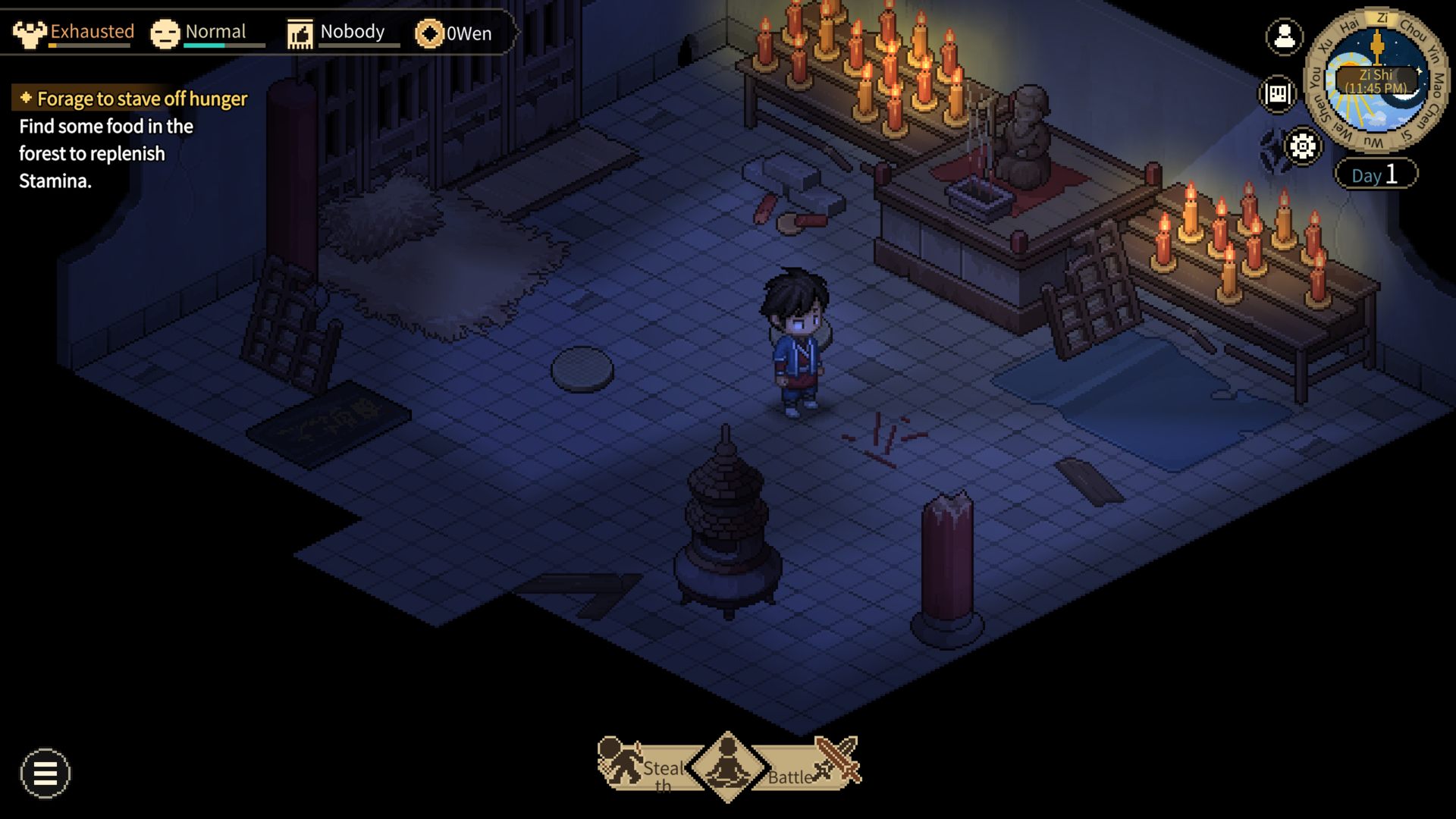This screenshot has height=819, width=1456.
Task: Check the Exhausted stamina status
Action: pyautogui.click(x=74, y=33)
